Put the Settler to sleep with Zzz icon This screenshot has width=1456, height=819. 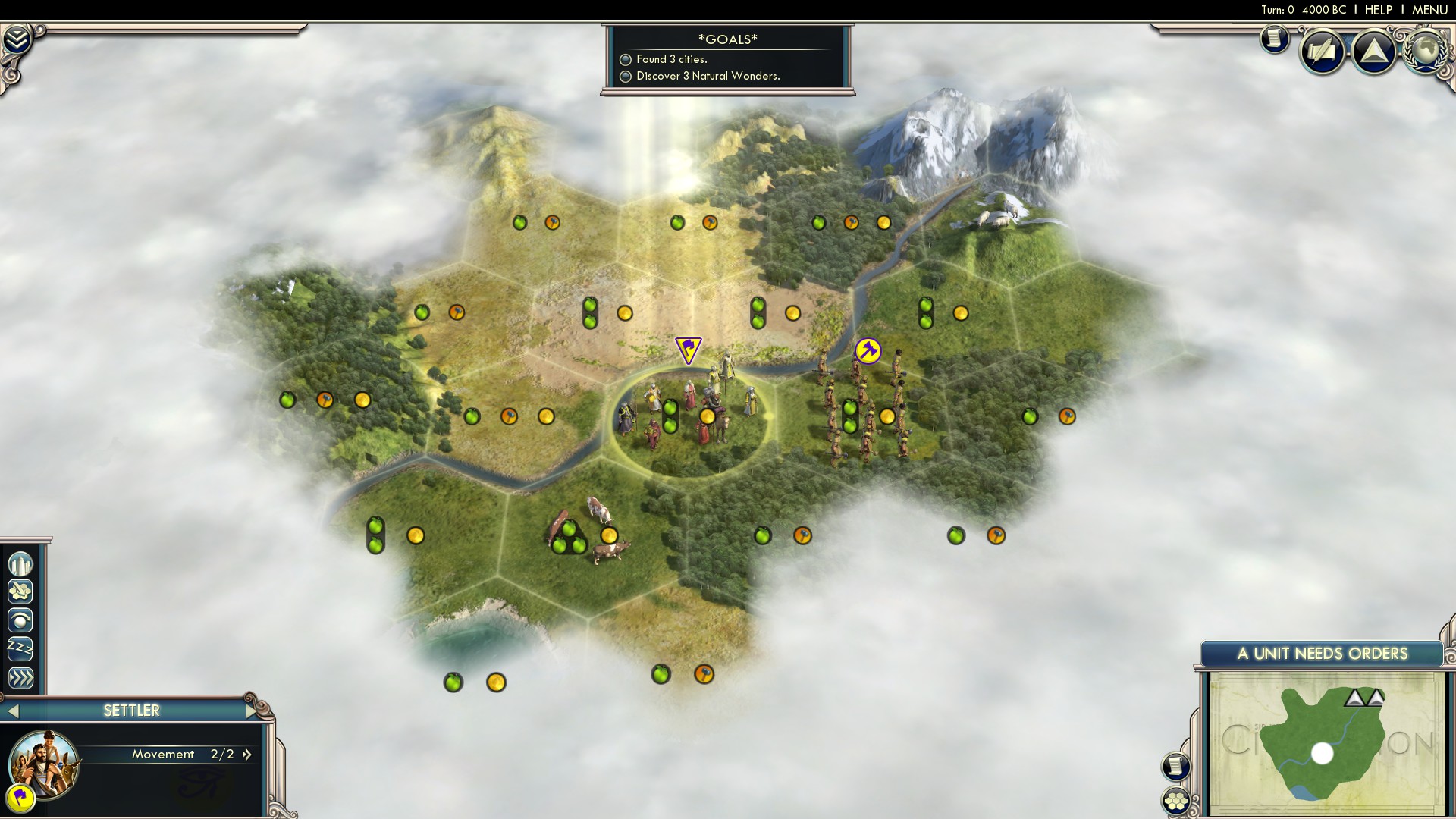click(x=20, y=649)
